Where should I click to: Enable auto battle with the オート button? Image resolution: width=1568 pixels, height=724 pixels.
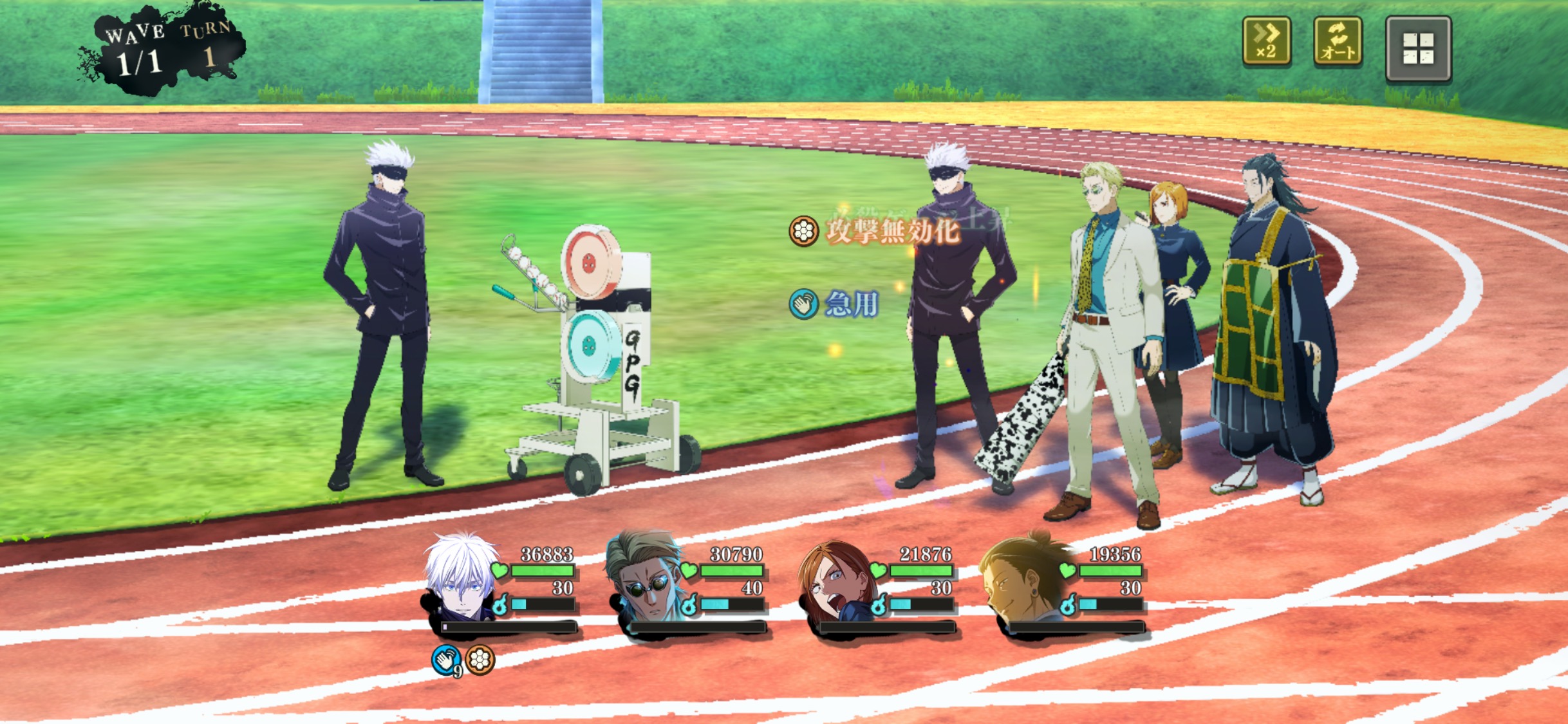[1338, 42]
